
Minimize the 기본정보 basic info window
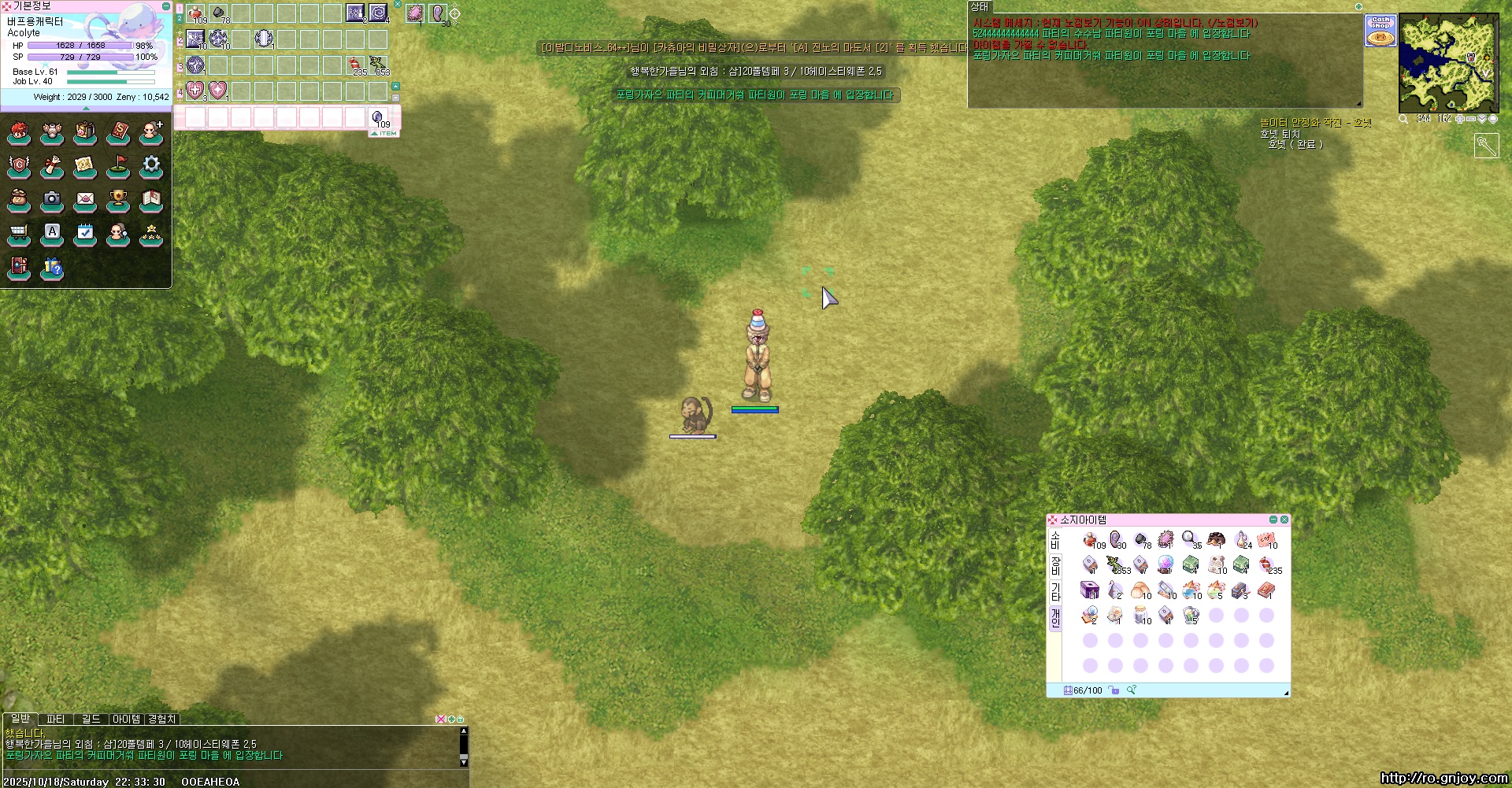click(166, 6)
